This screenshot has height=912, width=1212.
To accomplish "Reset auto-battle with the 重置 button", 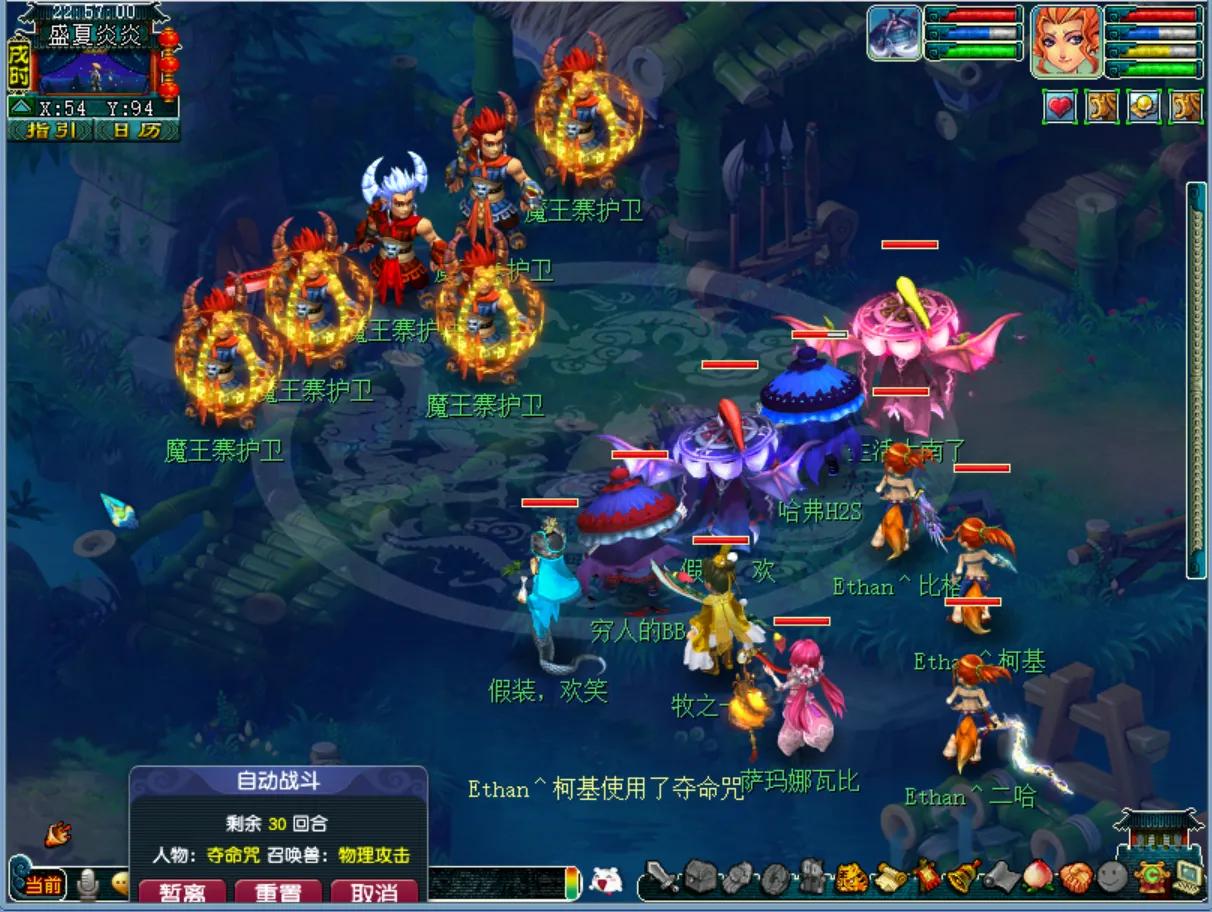I will pyautogui.click(x=277, y=891).
